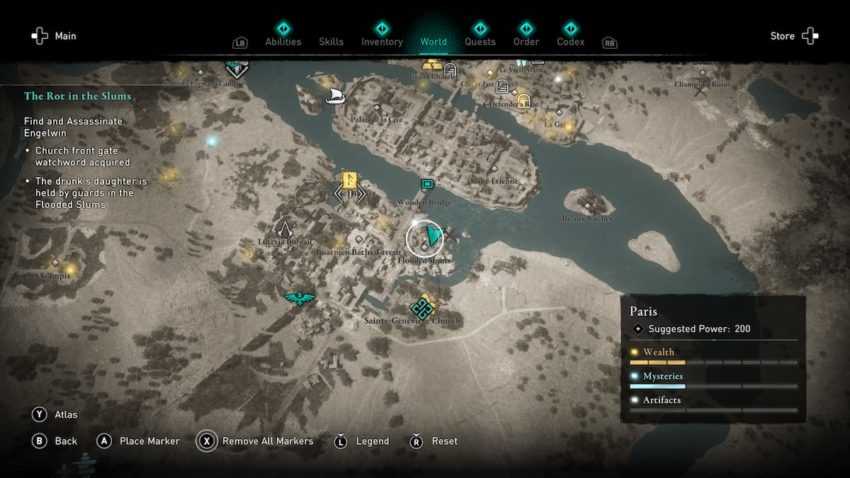Click the yellow rune marker on the map
The height and width of the screenshot is (478, 850).
click(x=350, y=181)
